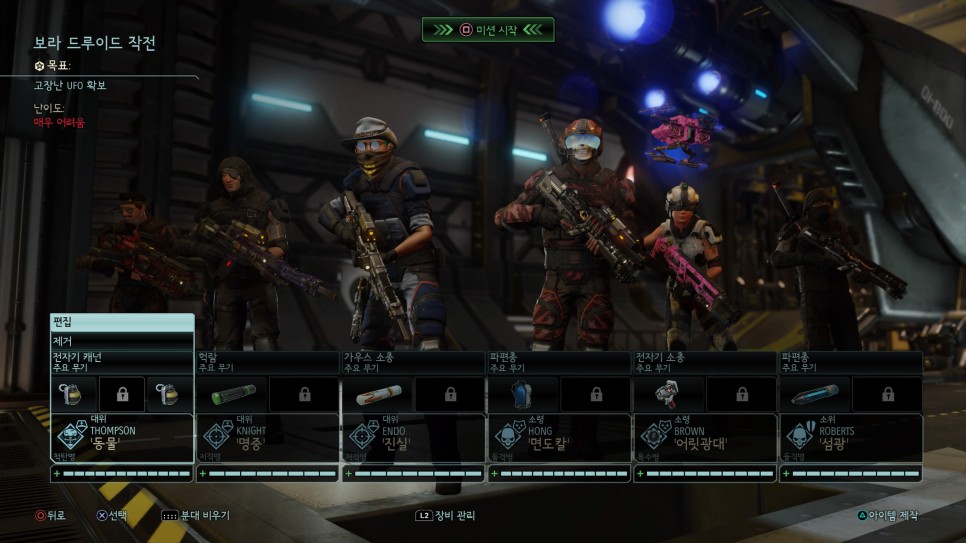Open Brown's 전자기 소총 primary weapon

tap(704, 362)
